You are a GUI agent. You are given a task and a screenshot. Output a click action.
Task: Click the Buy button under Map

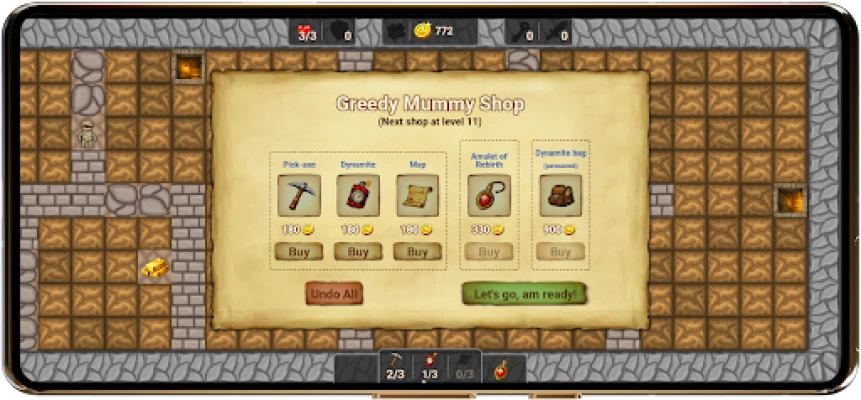[417, 251]
